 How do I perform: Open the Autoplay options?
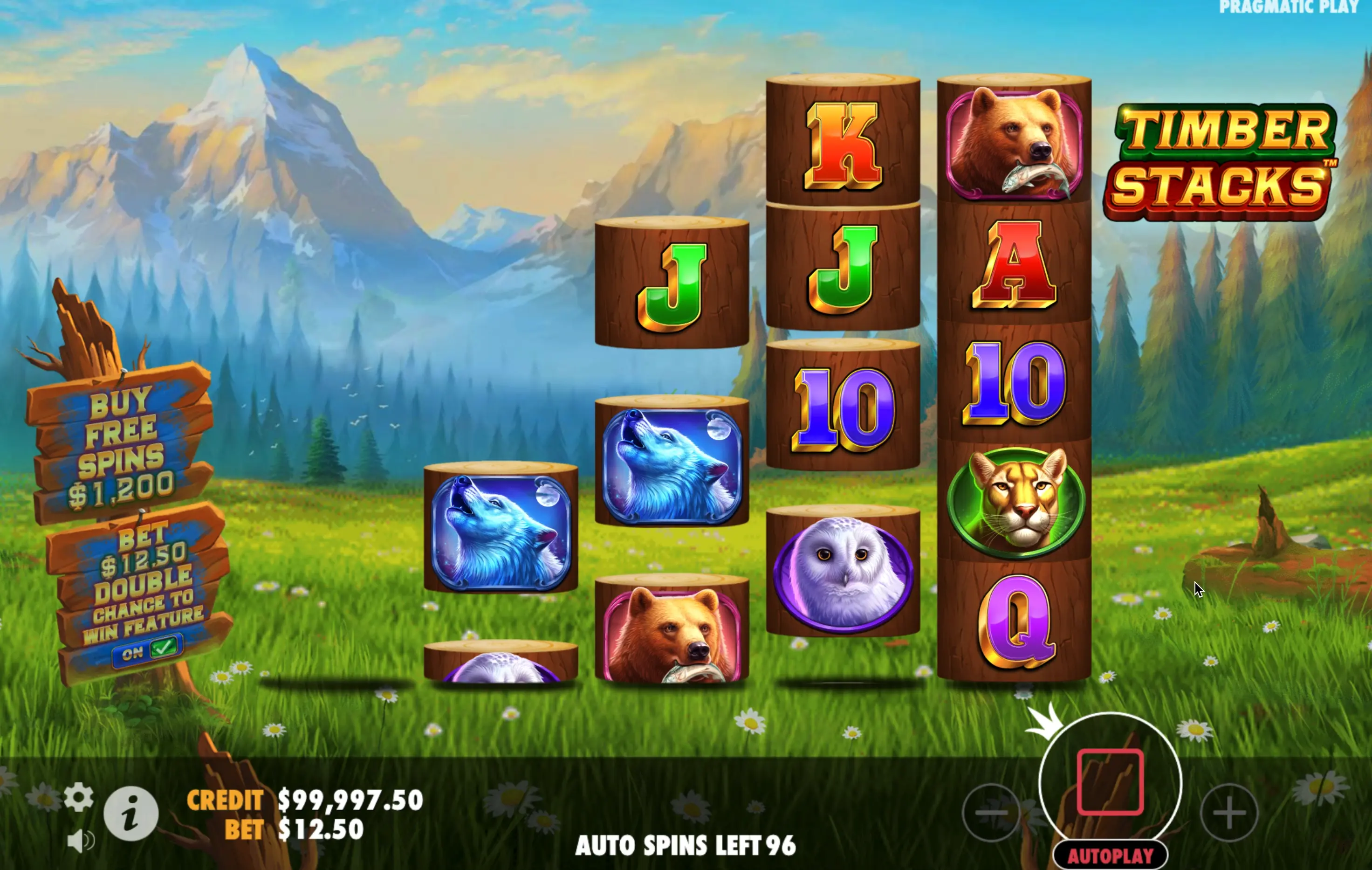coord(1110,855)
